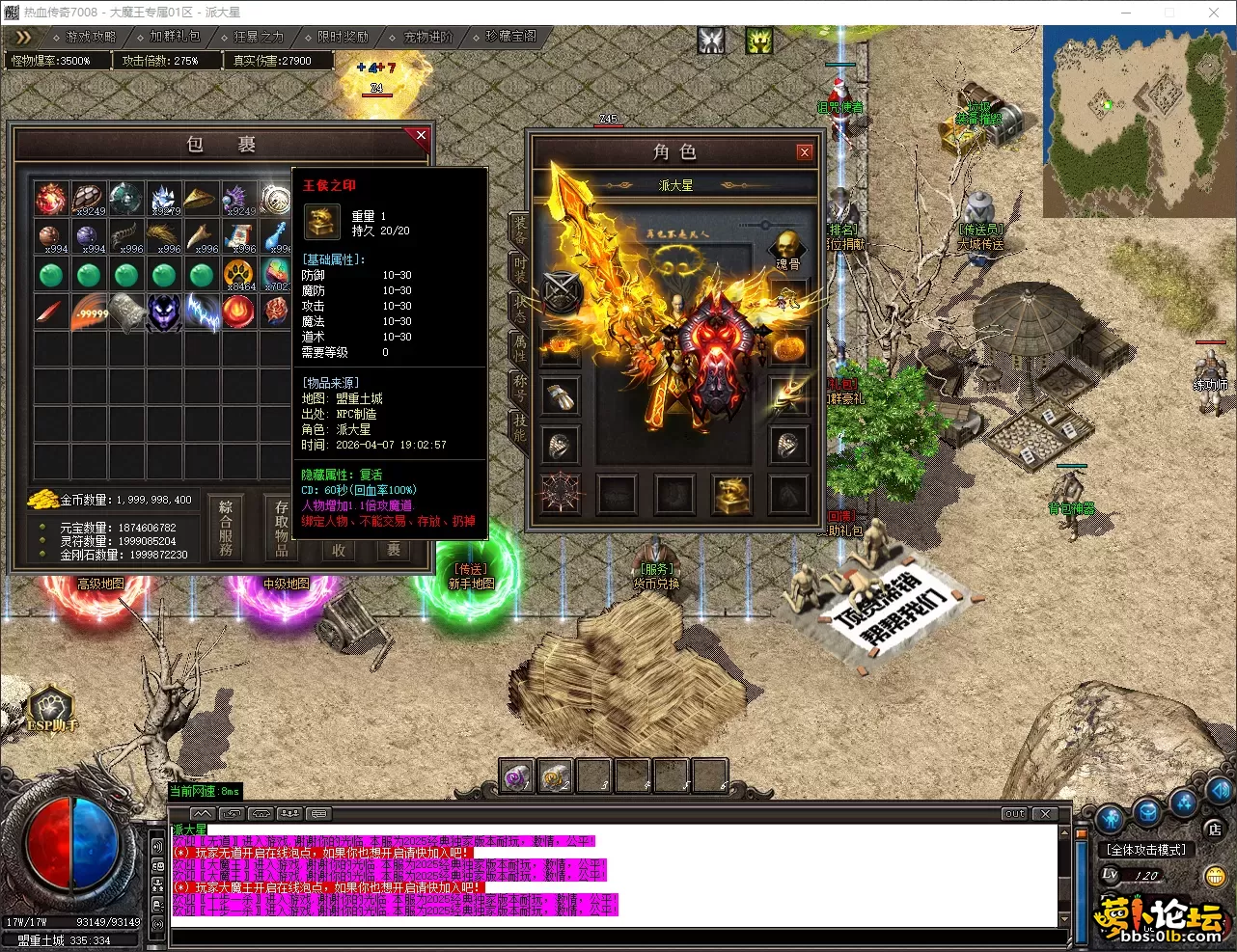Image resolution: width=1237 pixels, height=952 pixels.
Task: Close the 角色 character window
Action: click(x=804, y=152)
